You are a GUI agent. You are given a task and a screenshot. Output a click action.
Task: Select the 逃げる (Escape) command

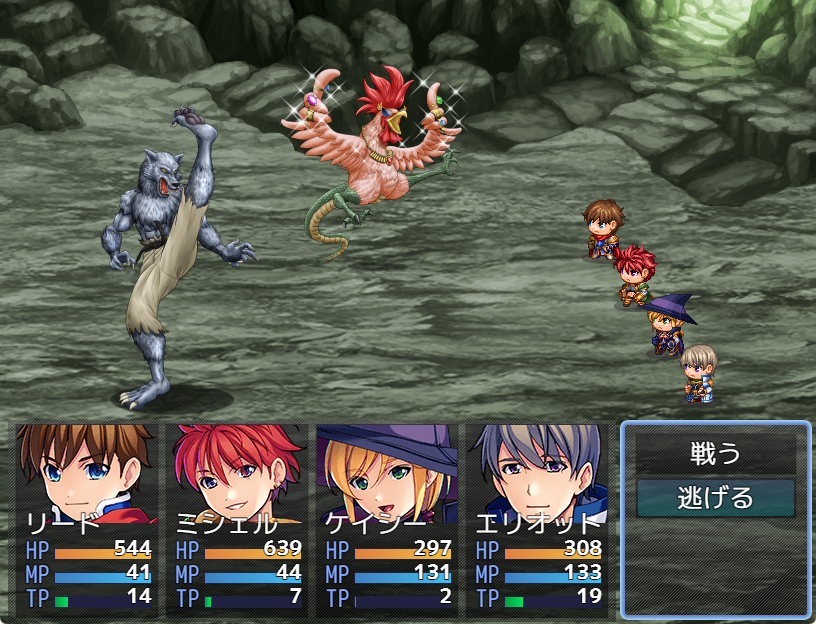click(715, 497)
